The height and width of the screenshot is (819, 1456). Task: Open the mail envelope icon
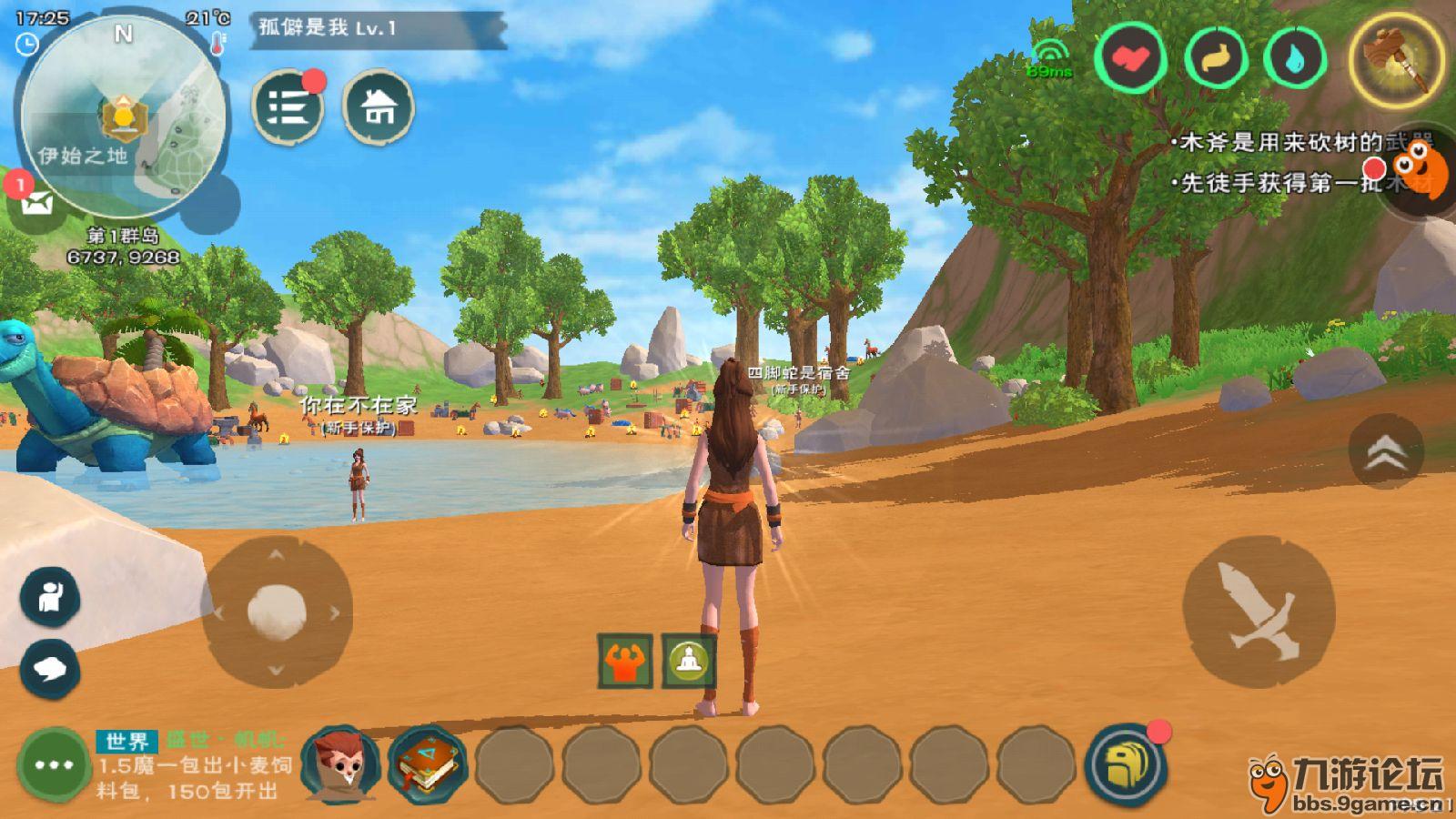pos(35,202)
